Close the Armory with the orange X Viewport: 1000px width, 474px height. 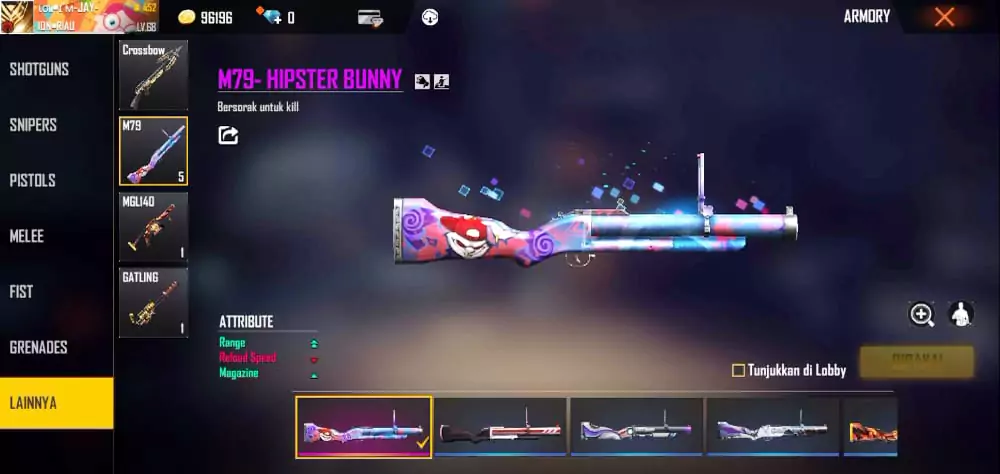click(x=944, y=17)
